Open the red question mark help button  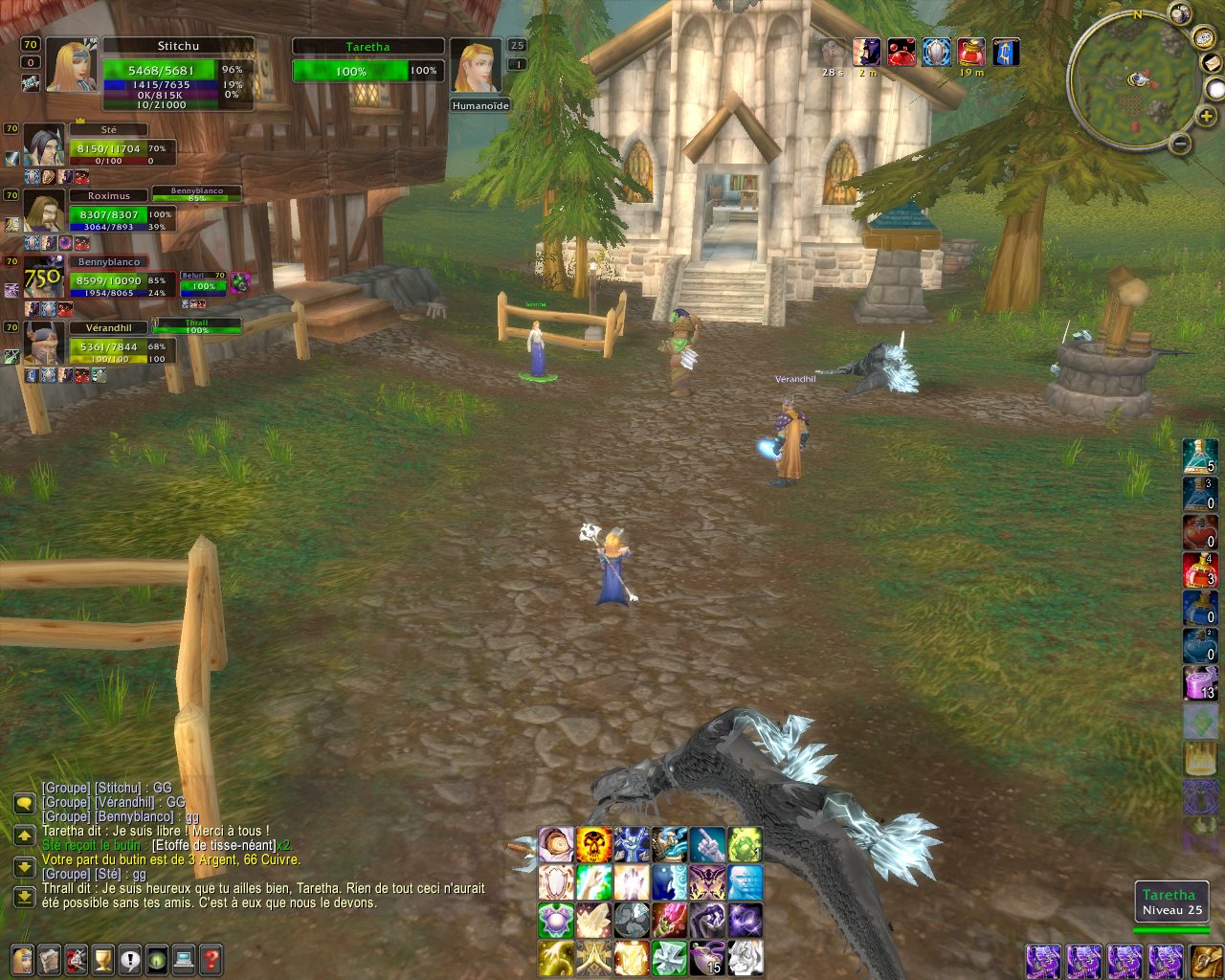(x=212, y=957)
